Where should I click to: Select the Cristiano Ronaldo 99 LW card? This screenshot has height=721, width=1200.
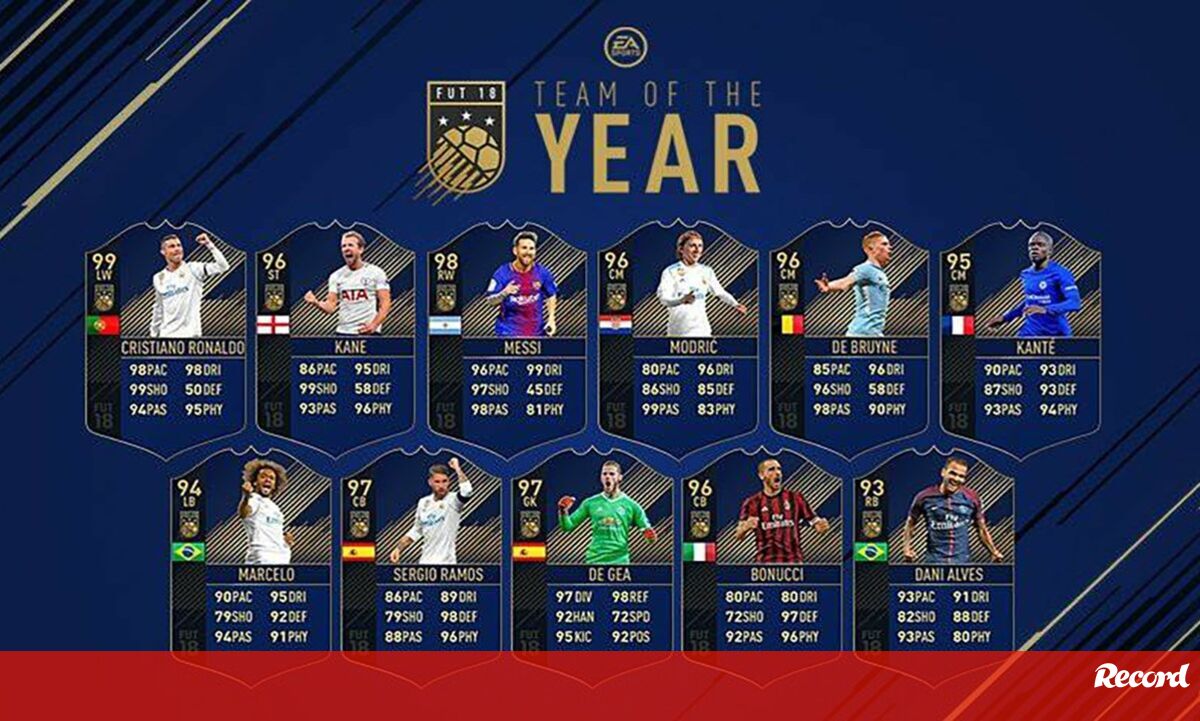point(166,335)
